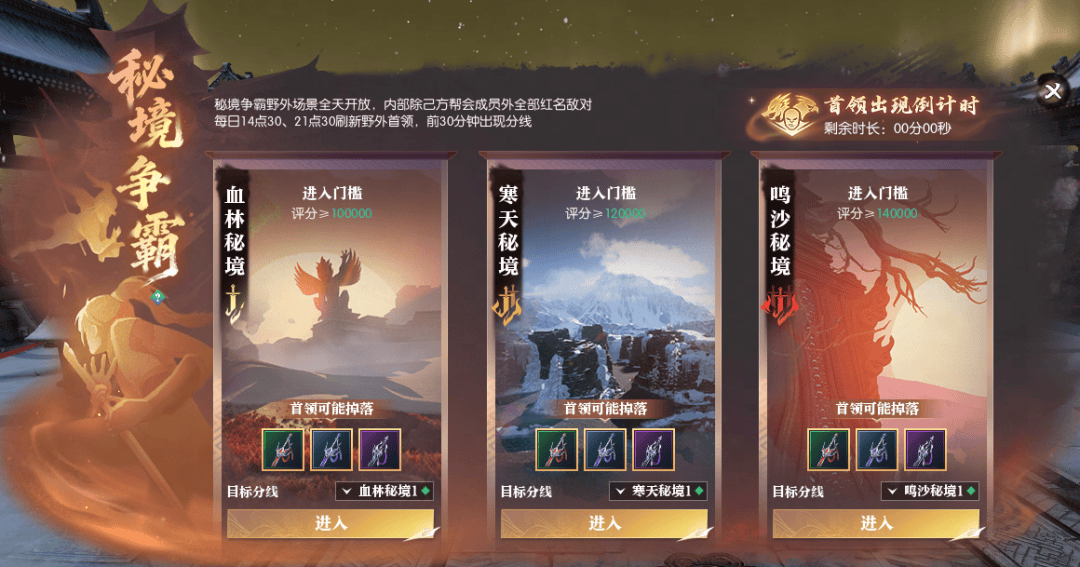Open the 寒天秘境1 target line dropdown
Screen dimensions: 1080x567
(658, 491)
